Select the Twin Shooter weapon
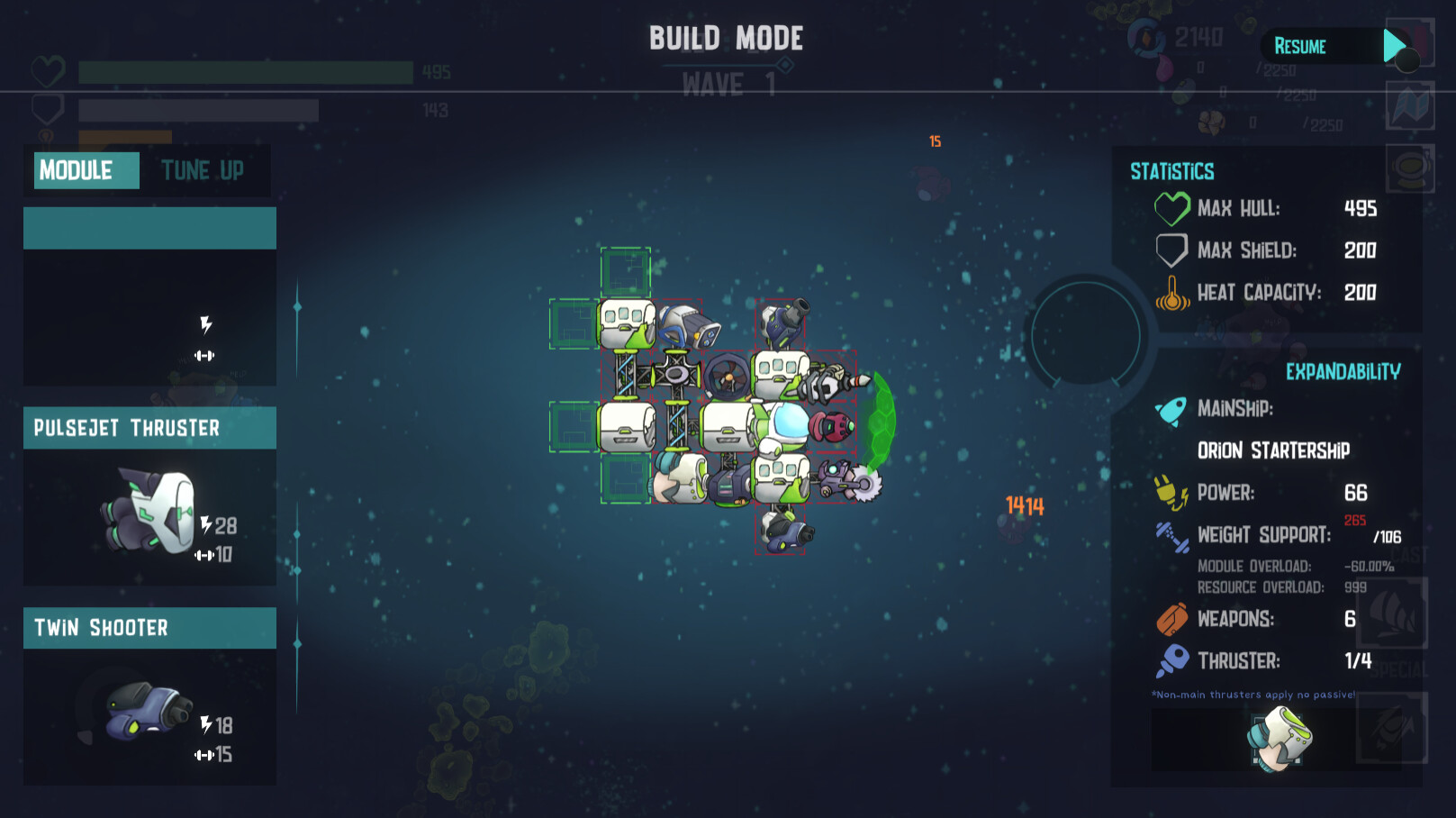The height and width of the screenshot is (818, 1456). [x=149, y=712]
